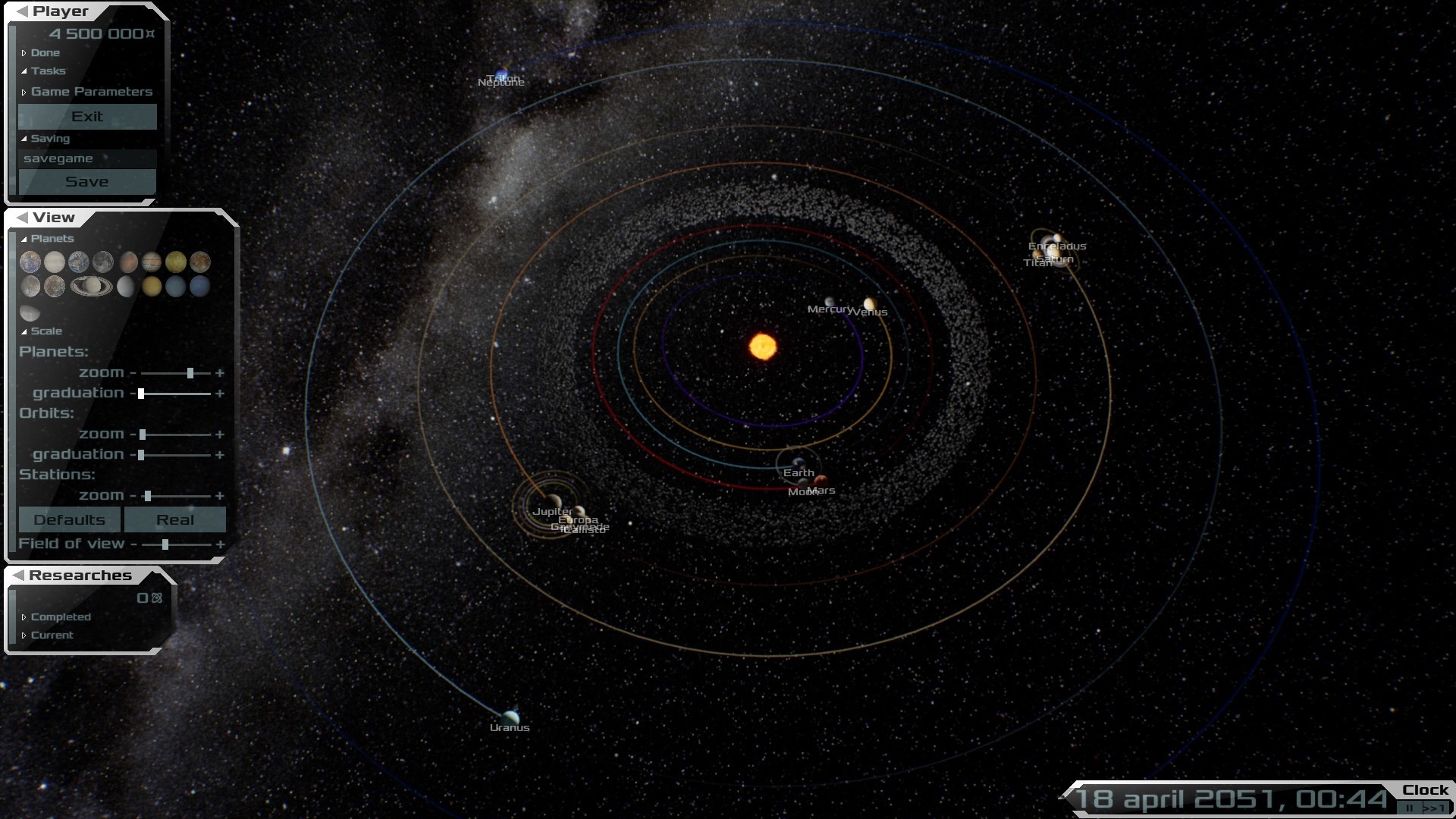Expand the Completed researches list
Image resolution: width=1456 pixels, height=819 pixels.
(61, 617)
